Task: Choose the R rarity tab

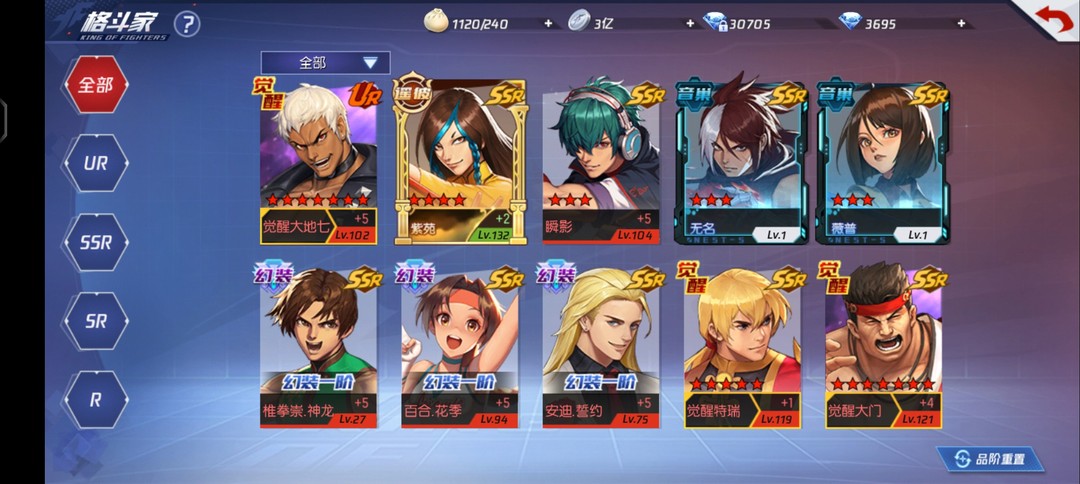Action: (x=96, y=399)
